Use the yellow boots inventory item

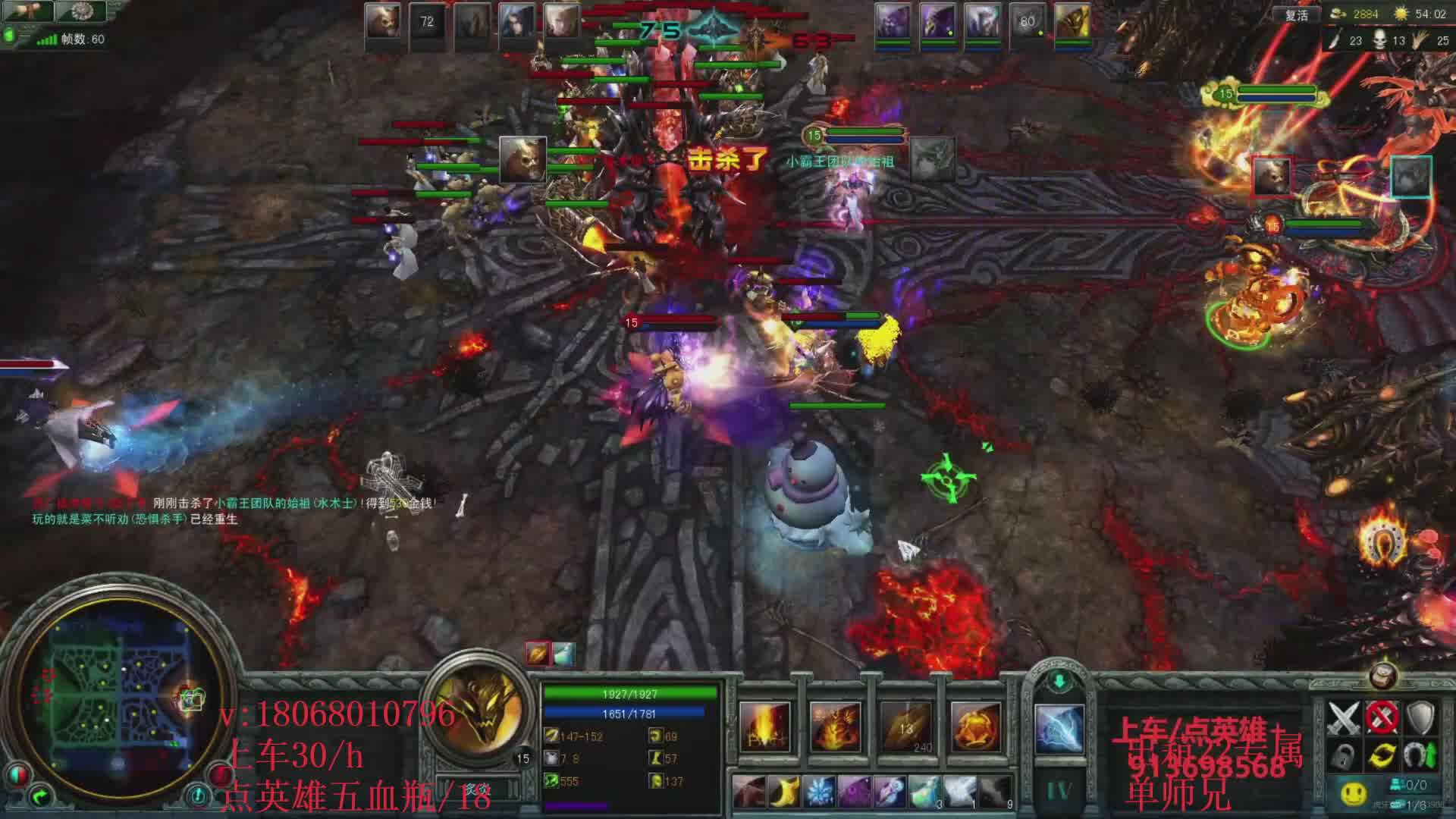coord(784,792)
